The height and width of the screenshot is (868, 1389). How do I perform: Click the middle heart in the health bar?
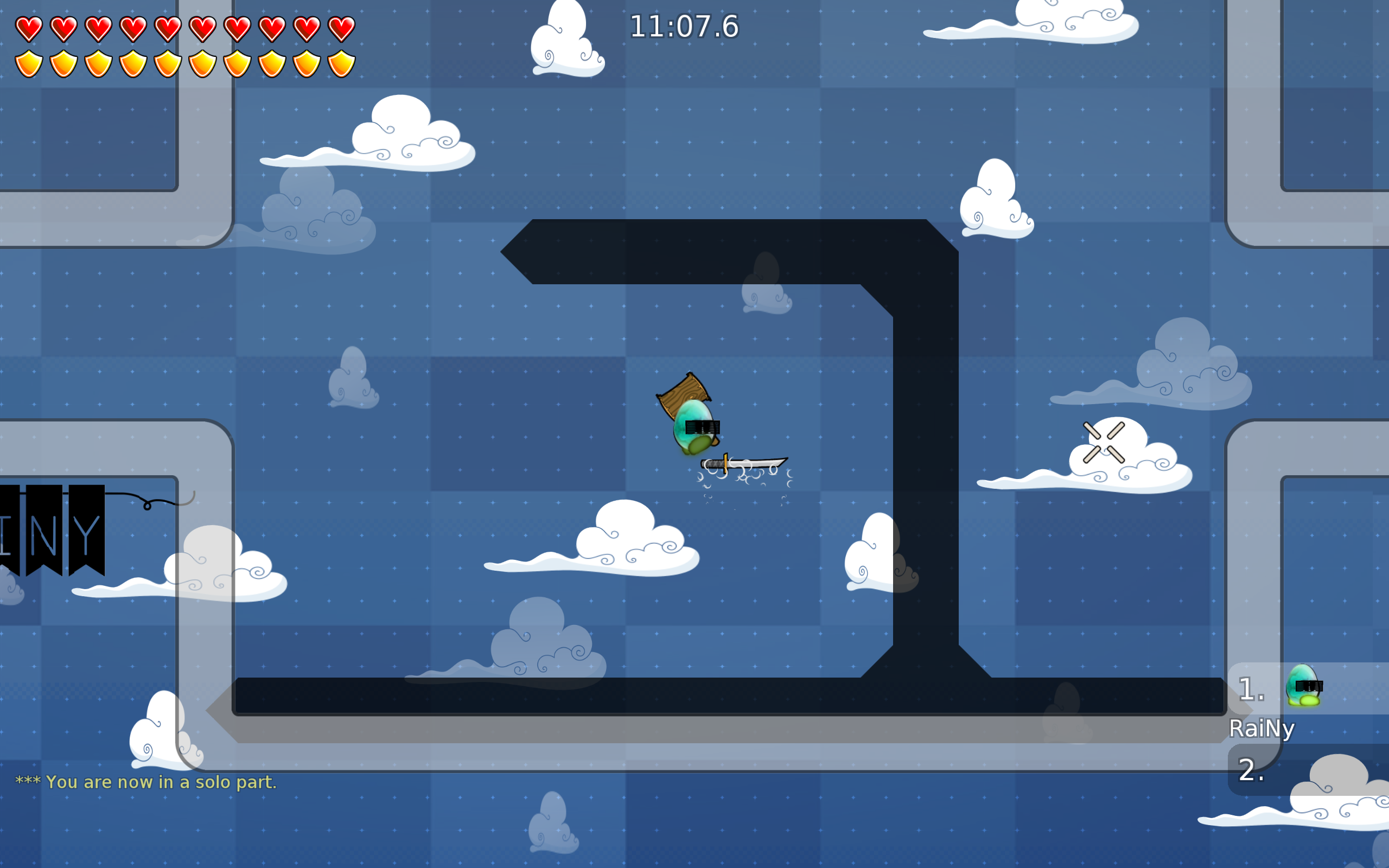click(168, 28)
